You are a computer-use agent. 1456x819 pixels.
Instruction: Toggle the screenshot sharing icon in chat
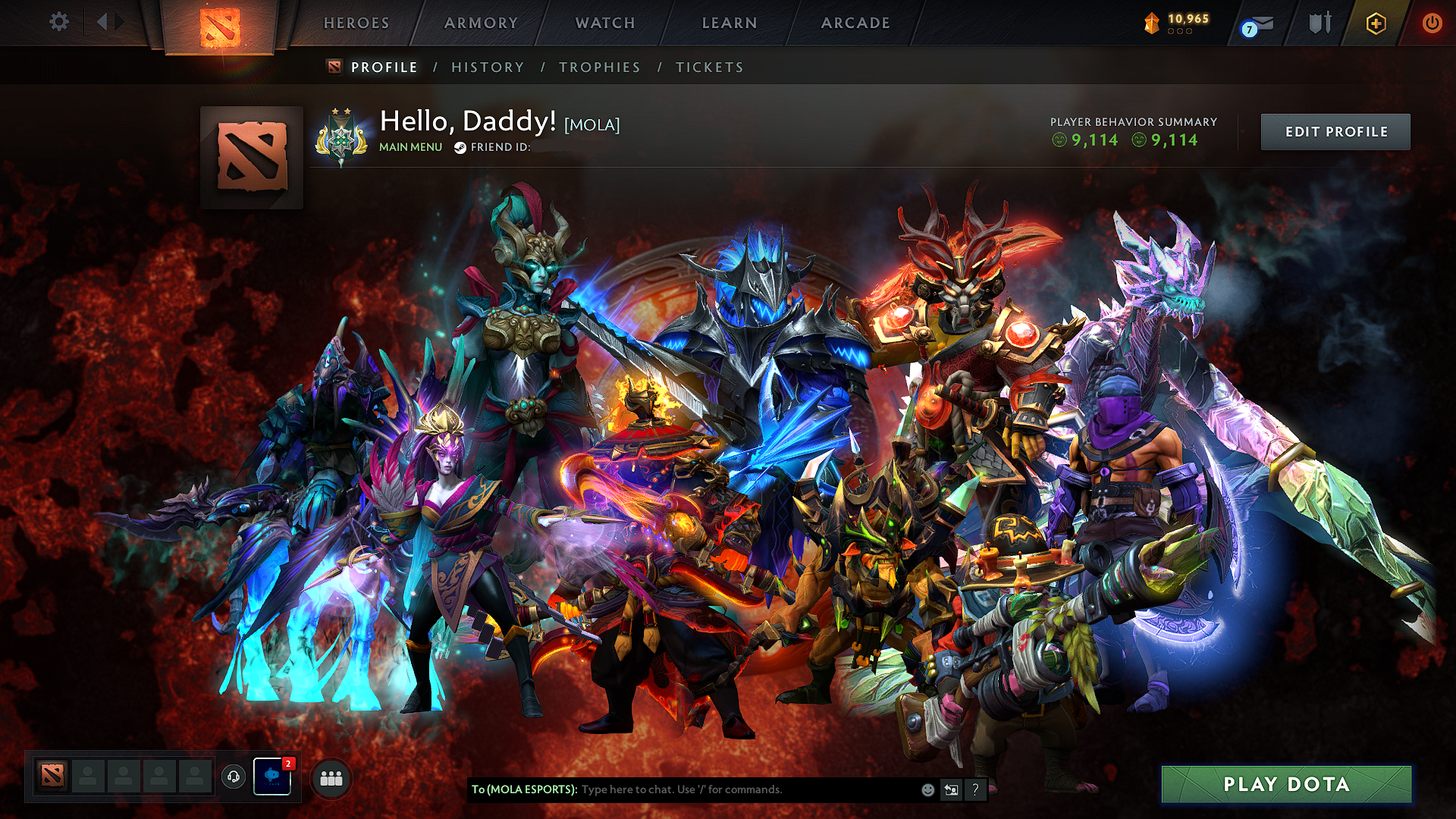click(x=951, y=789)
